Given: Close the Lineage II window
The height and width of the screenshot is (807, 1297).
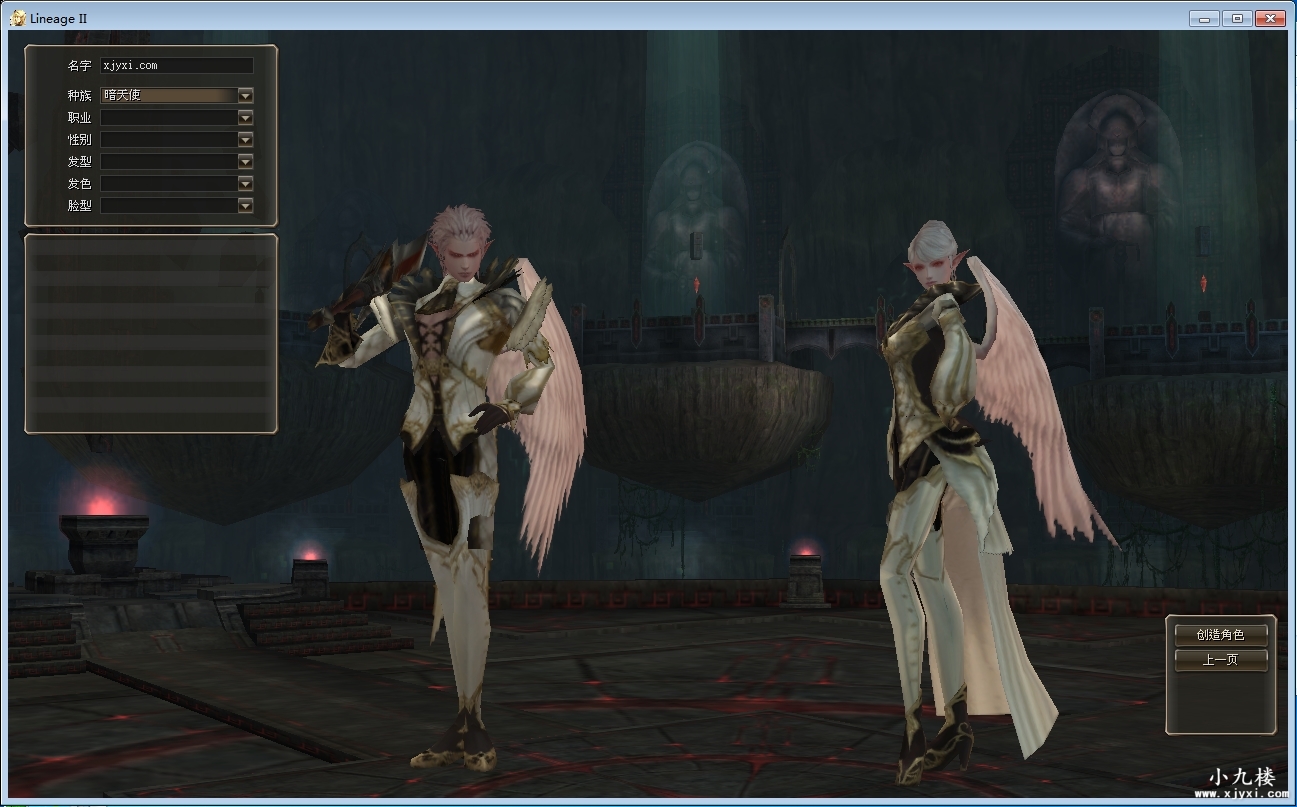Looking at the screenshot, I should click(1270, 18).
